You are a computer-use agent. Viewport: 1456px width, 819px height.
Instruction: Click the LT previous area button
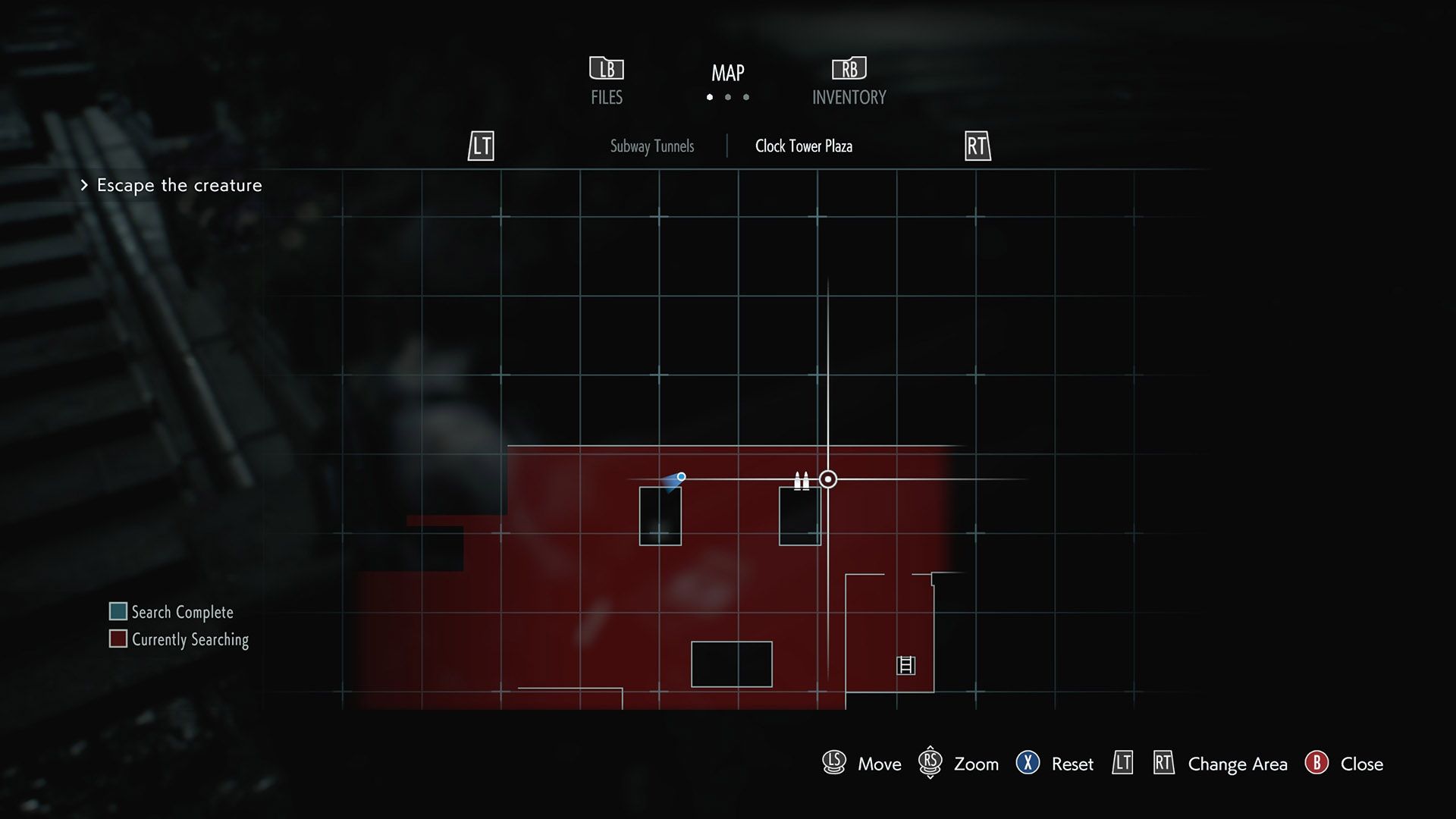click(x=480, y=146)
